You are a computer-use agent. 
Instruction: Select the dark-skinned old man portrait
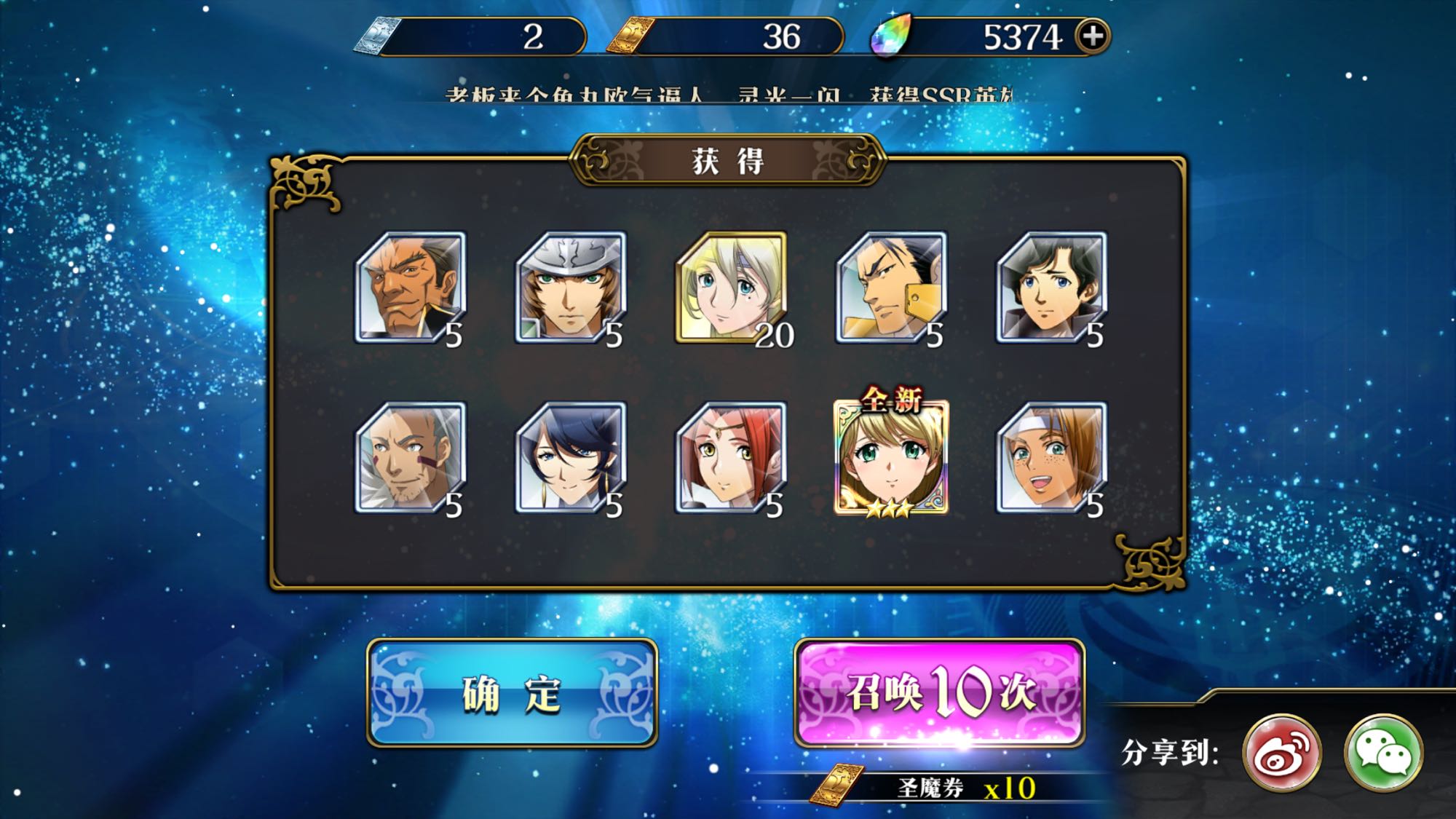[411, 288]
